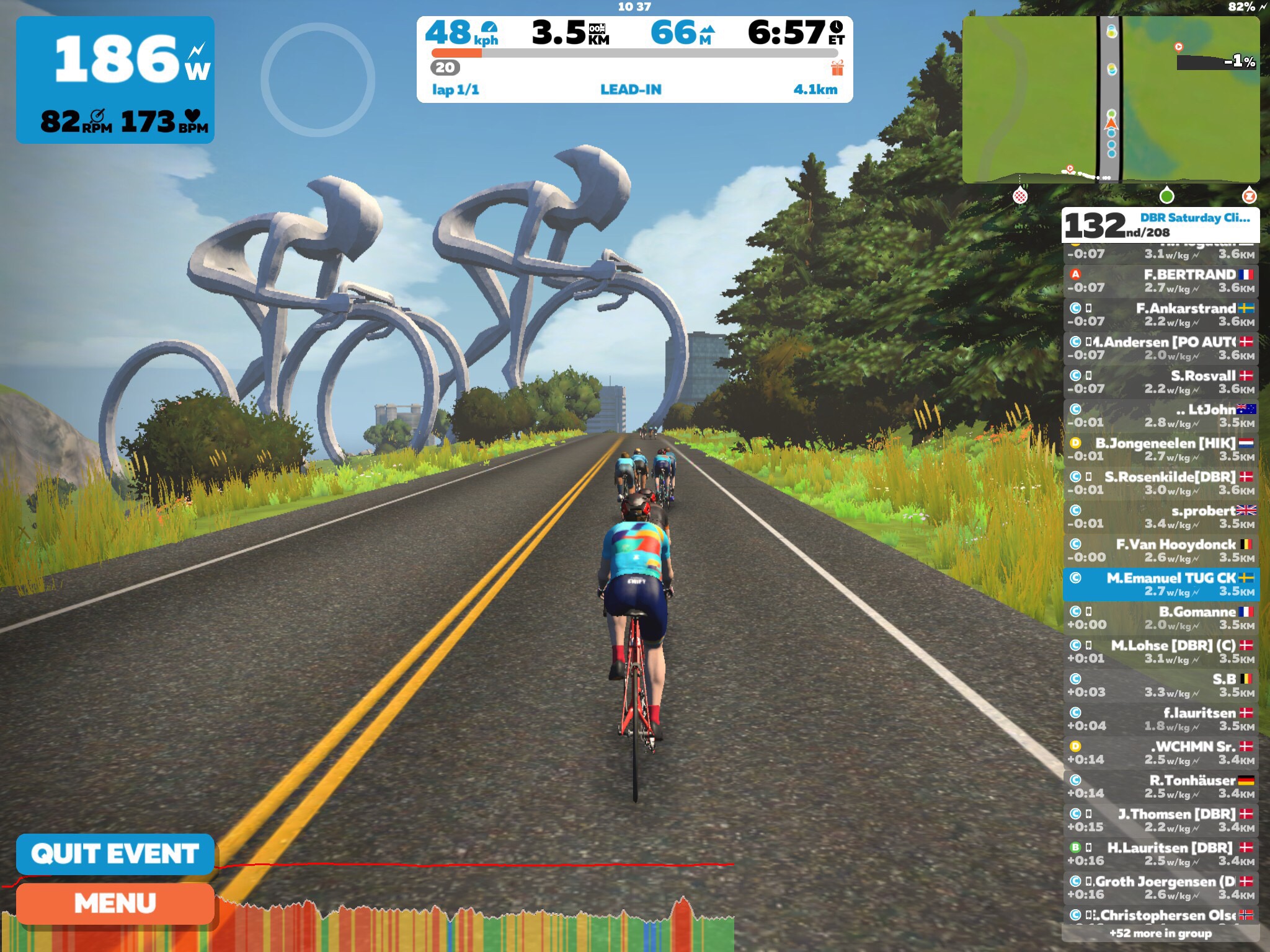Select rider F.BERTRAND in the list
The image size is (1270, 952).
(1161, 281)
